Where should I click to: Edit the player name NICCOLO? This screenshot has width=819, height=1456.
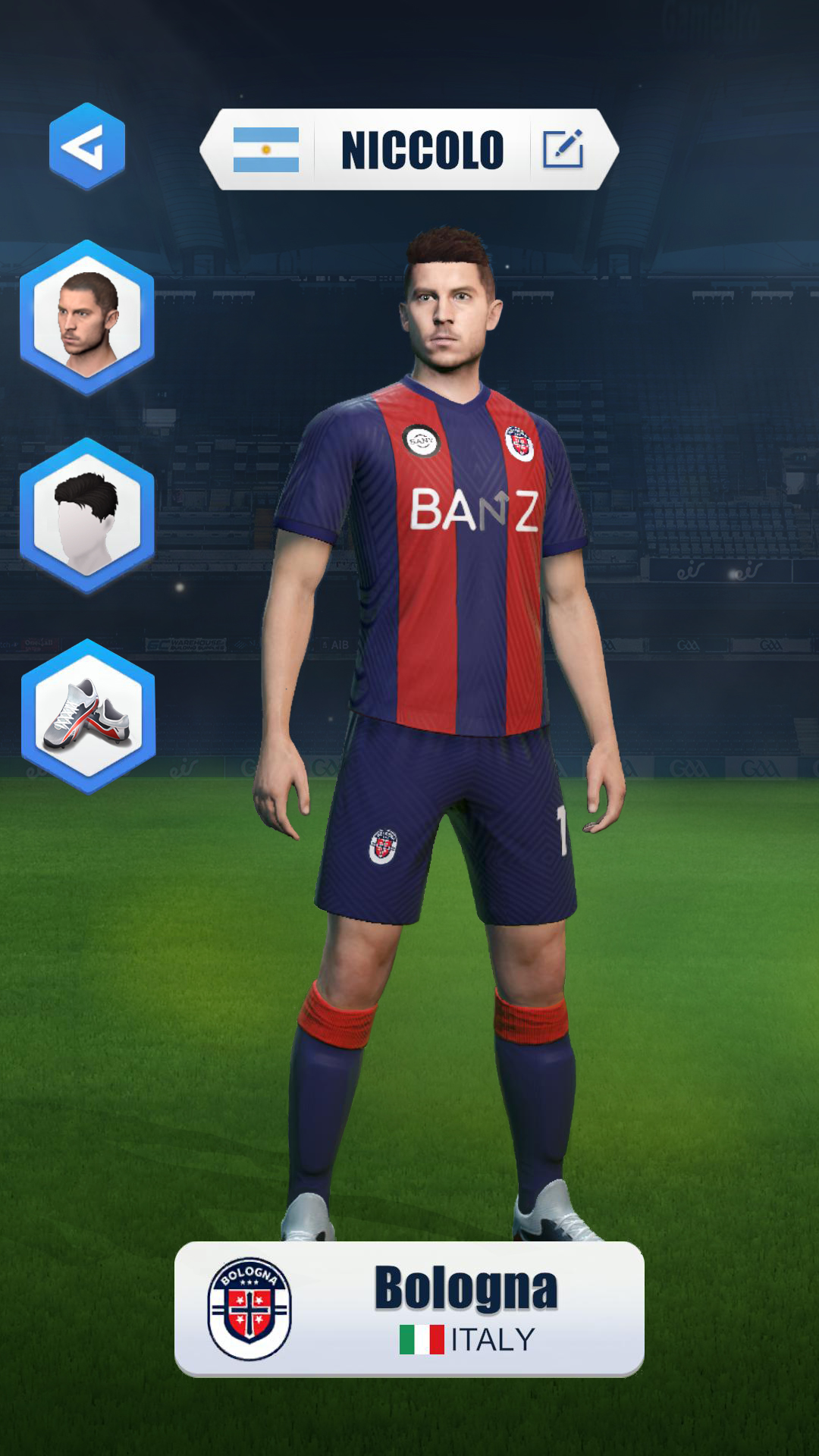pyautogui.click(x=563, y=149)
